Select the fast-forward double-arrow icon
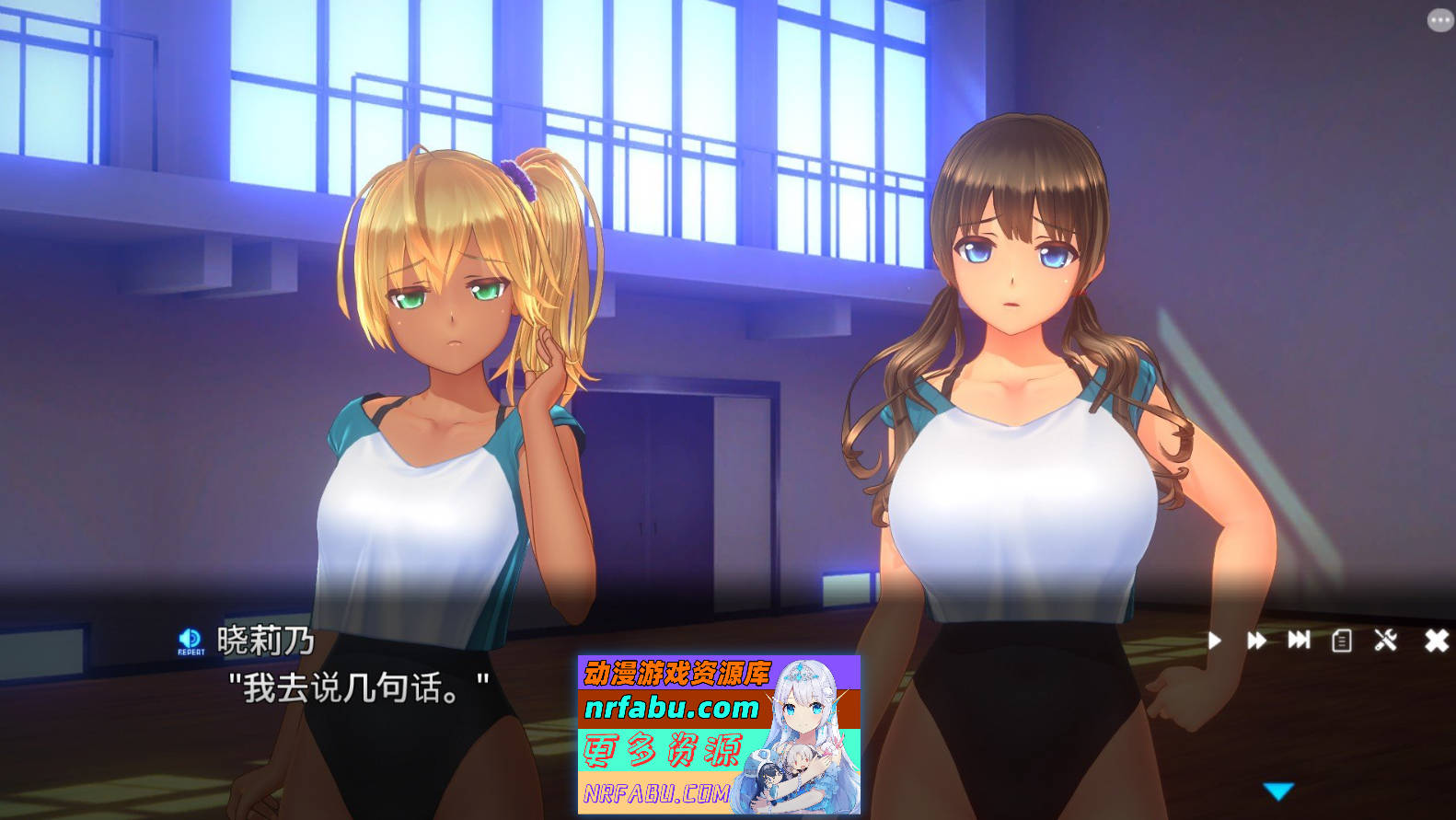1456x820 pixels. pyautogui.click(x=1257, y=640)
